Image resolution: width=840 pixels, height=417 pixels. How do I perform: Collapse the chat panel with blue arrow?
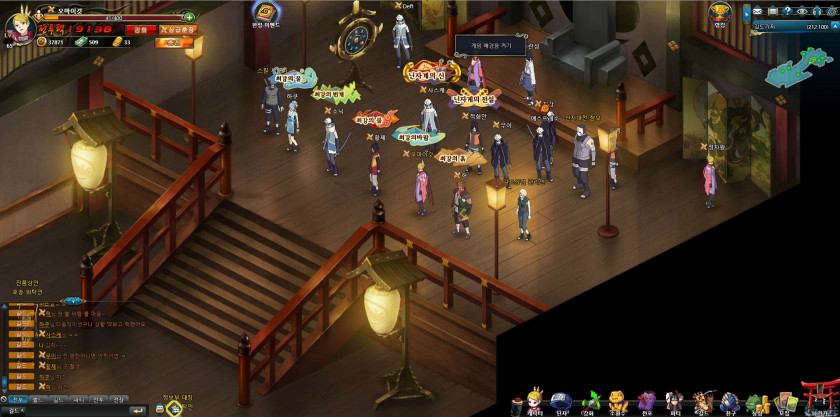[x=72, y=300]
